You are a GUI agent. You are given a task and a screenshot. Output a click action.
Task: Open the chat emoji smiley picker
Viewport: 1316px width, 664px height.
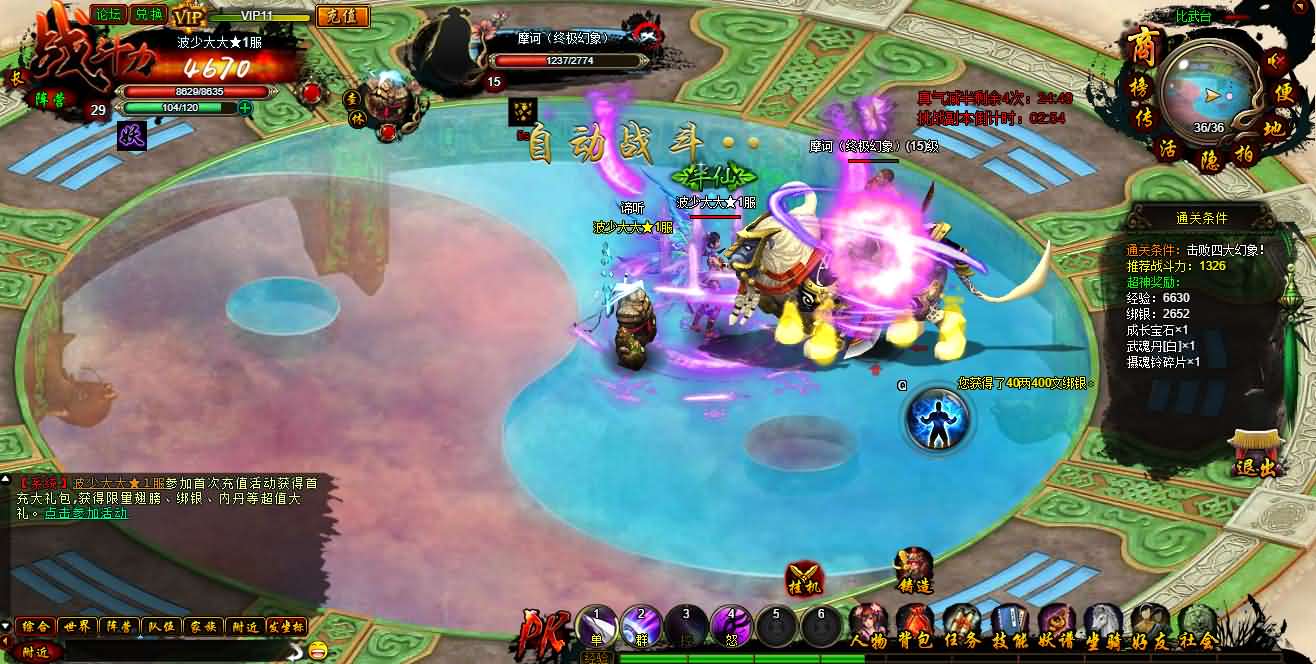pos(318,650)
